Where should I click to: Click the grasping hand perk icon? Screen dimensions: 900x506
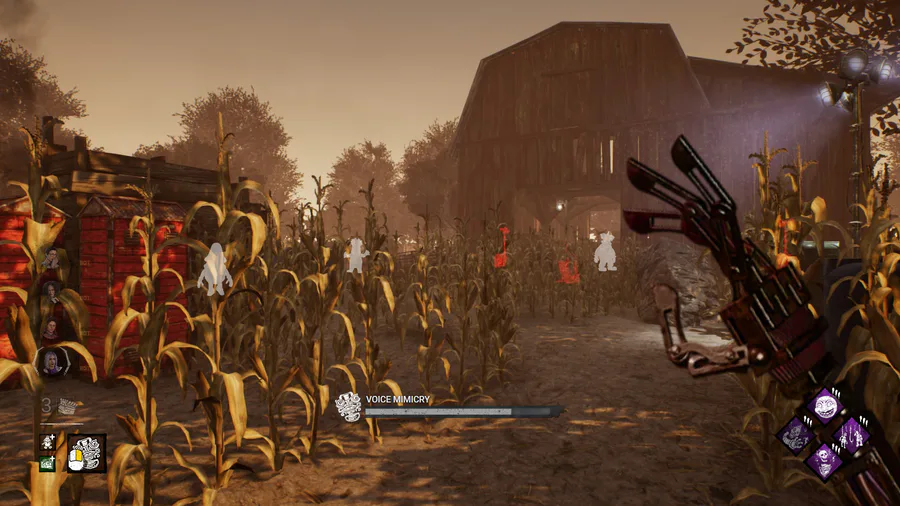(x=796, y=435)
